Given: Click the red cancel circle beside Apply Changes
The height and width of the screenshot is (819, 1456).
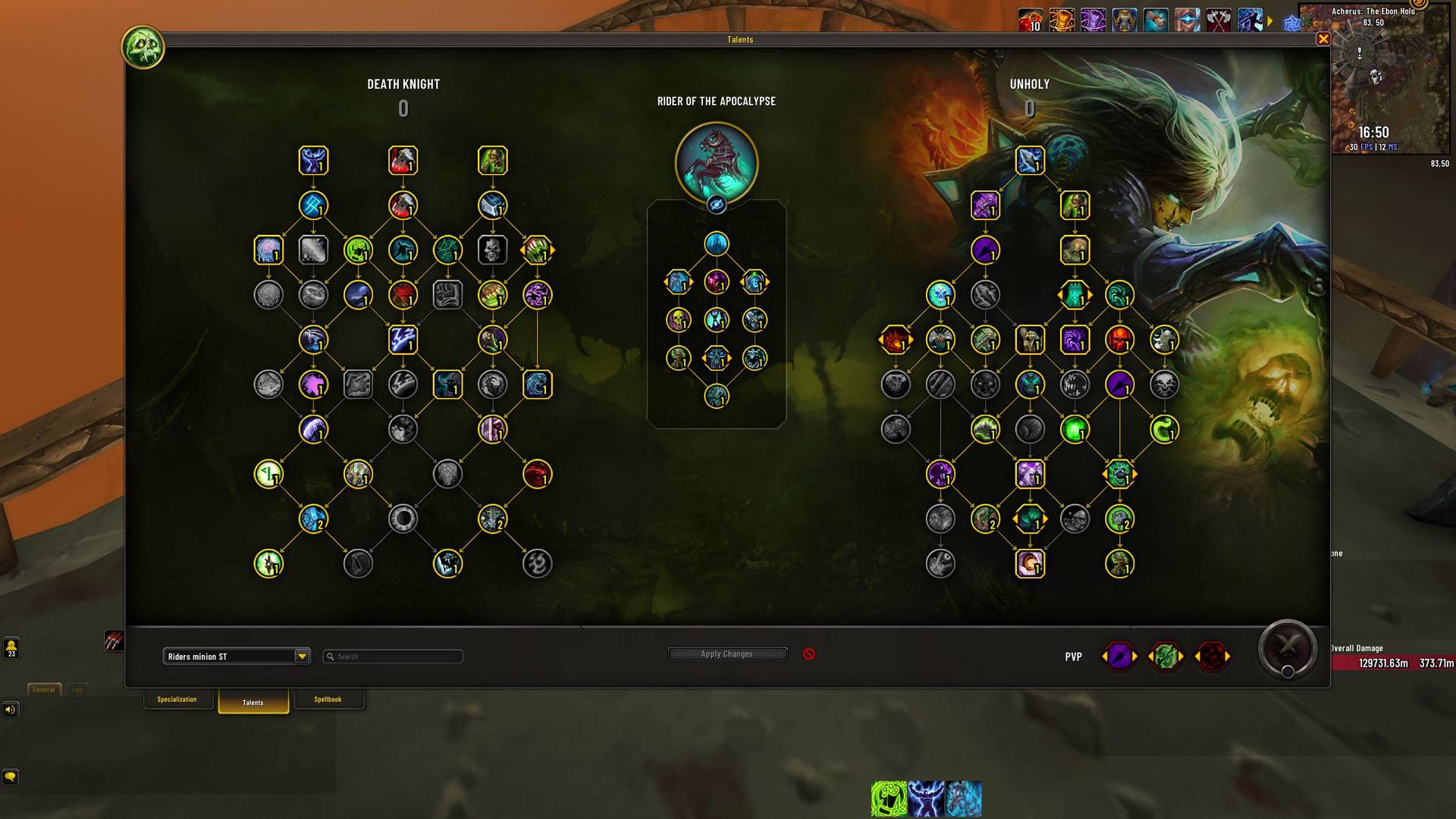Looking at the screenshot, I should (808, 654).
